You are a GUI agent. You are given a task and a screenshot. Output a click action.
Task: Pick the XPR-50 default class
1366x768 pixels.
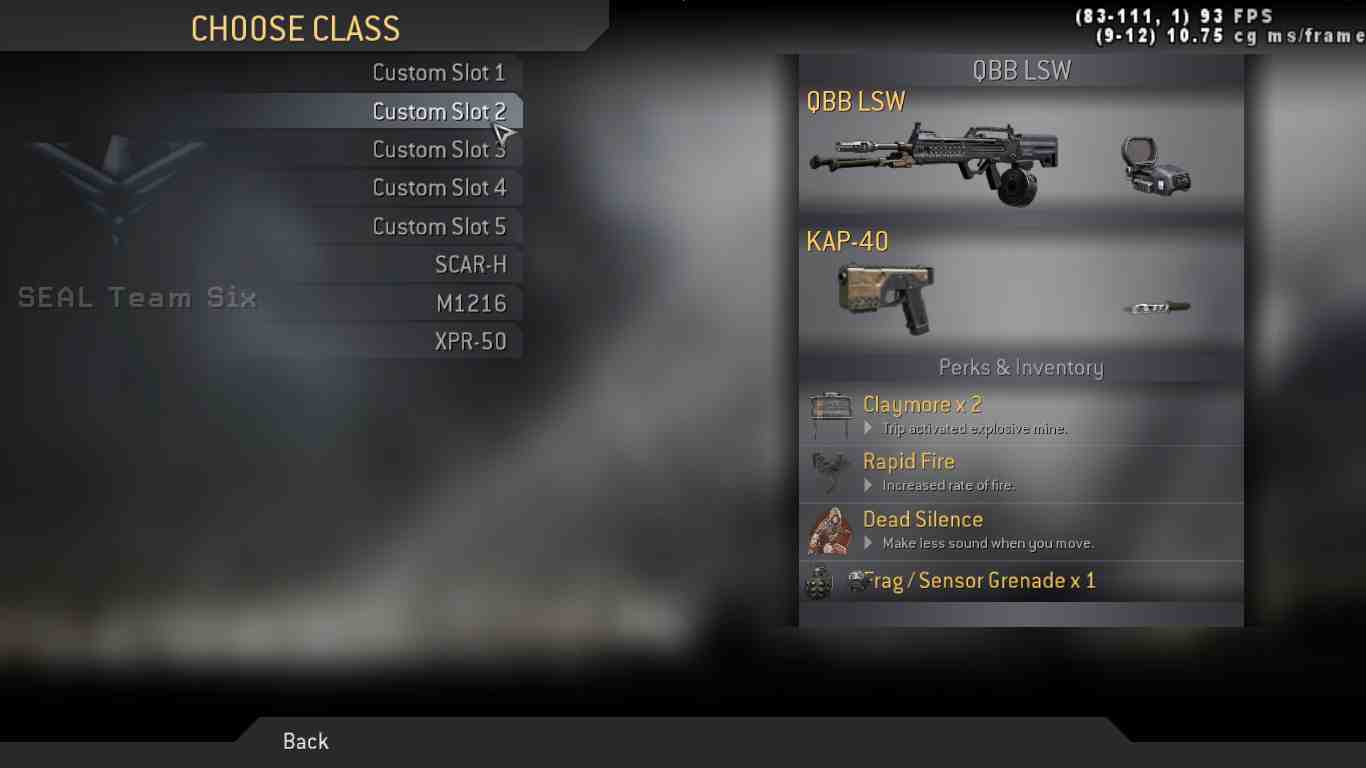tap(470, 341)
